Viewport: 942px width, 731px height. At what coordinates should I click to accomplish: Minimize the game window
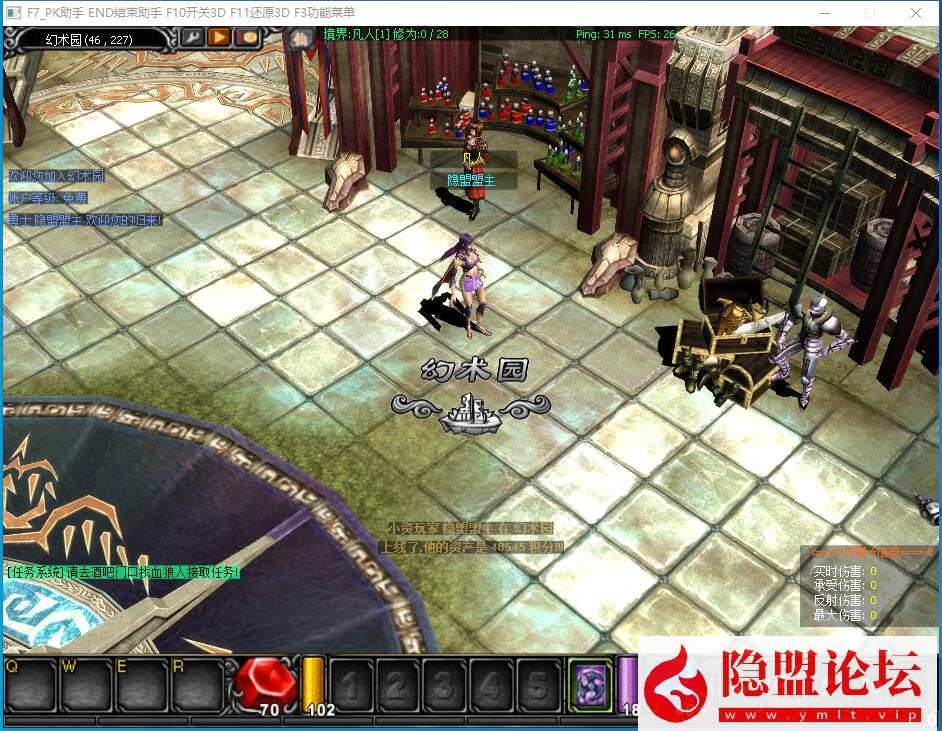pyautogui.click(x=823, y=13)
